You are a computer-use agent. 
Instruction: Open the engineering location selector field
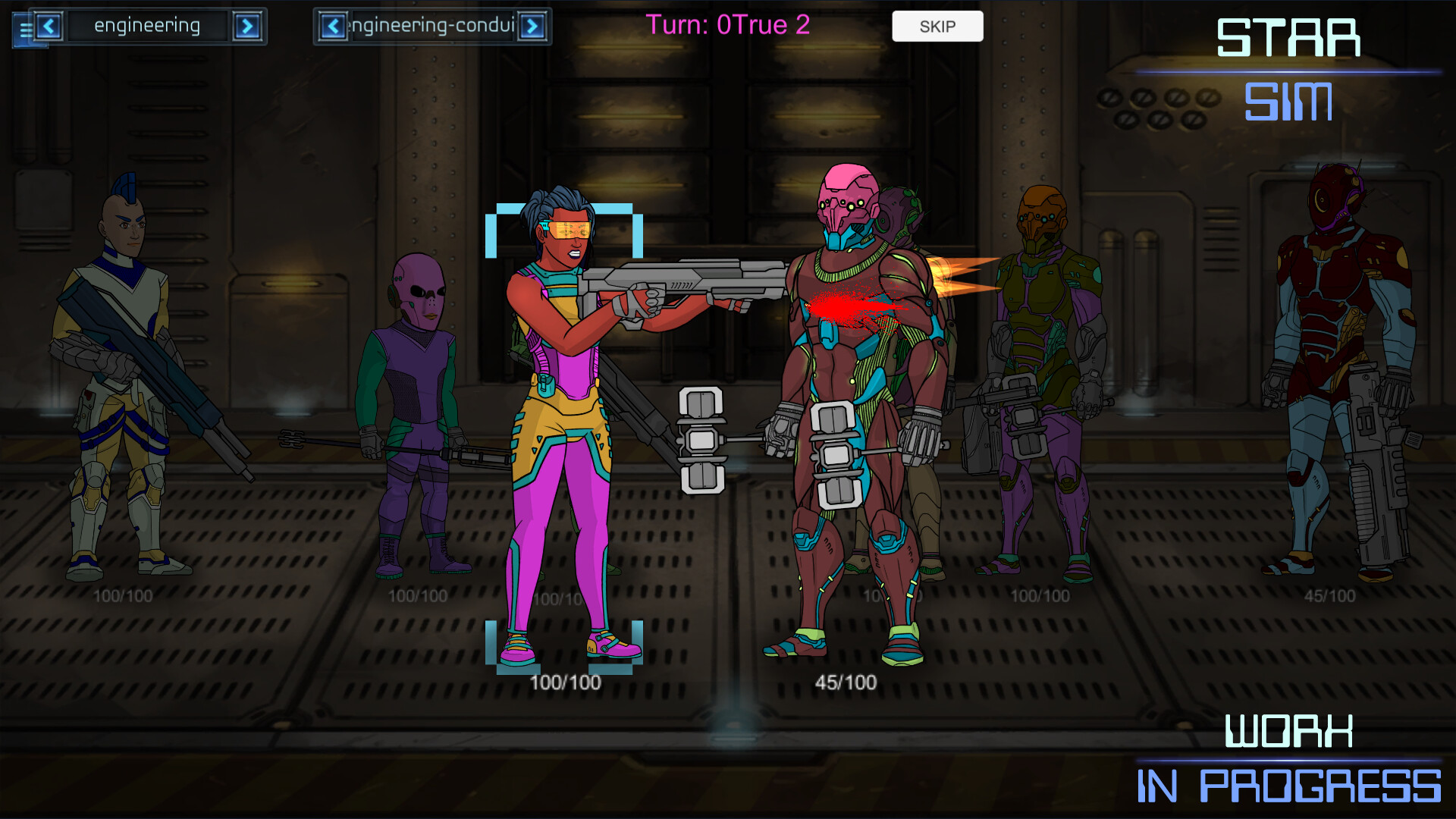pos(148,26)
